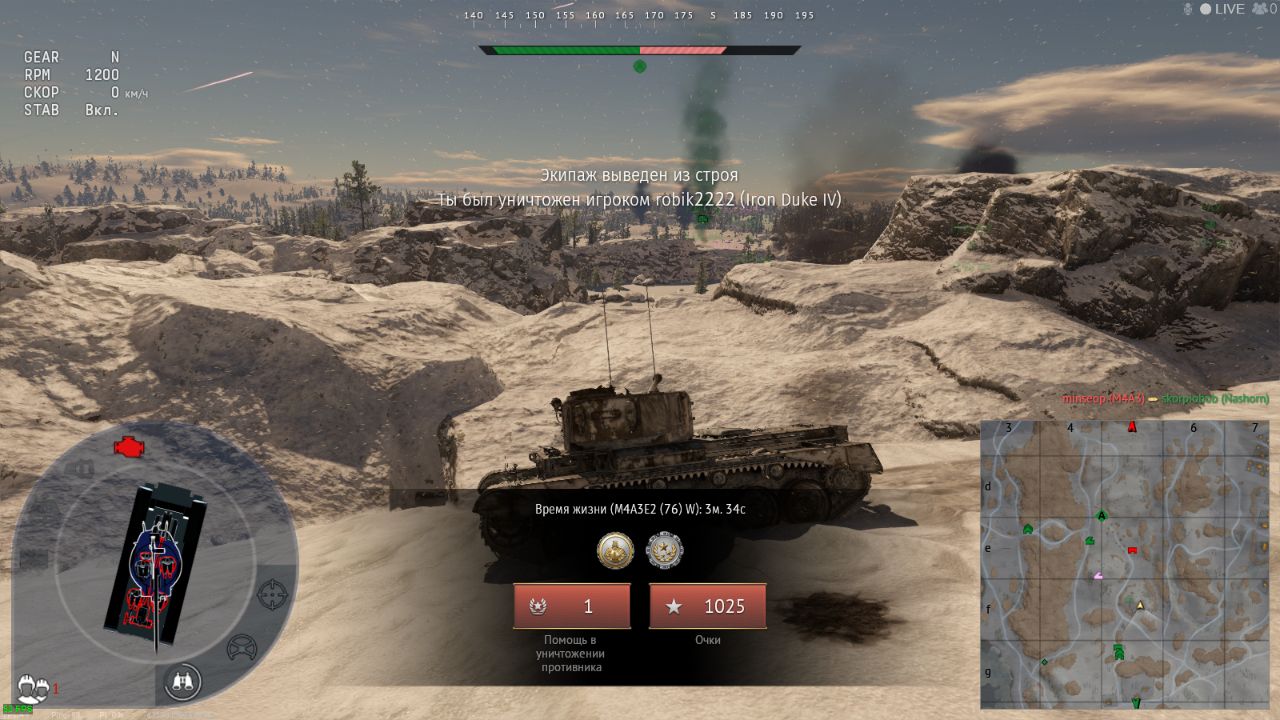Click the capture point marker below the progress bar
Screen dimensions: 1280x720
640,67
